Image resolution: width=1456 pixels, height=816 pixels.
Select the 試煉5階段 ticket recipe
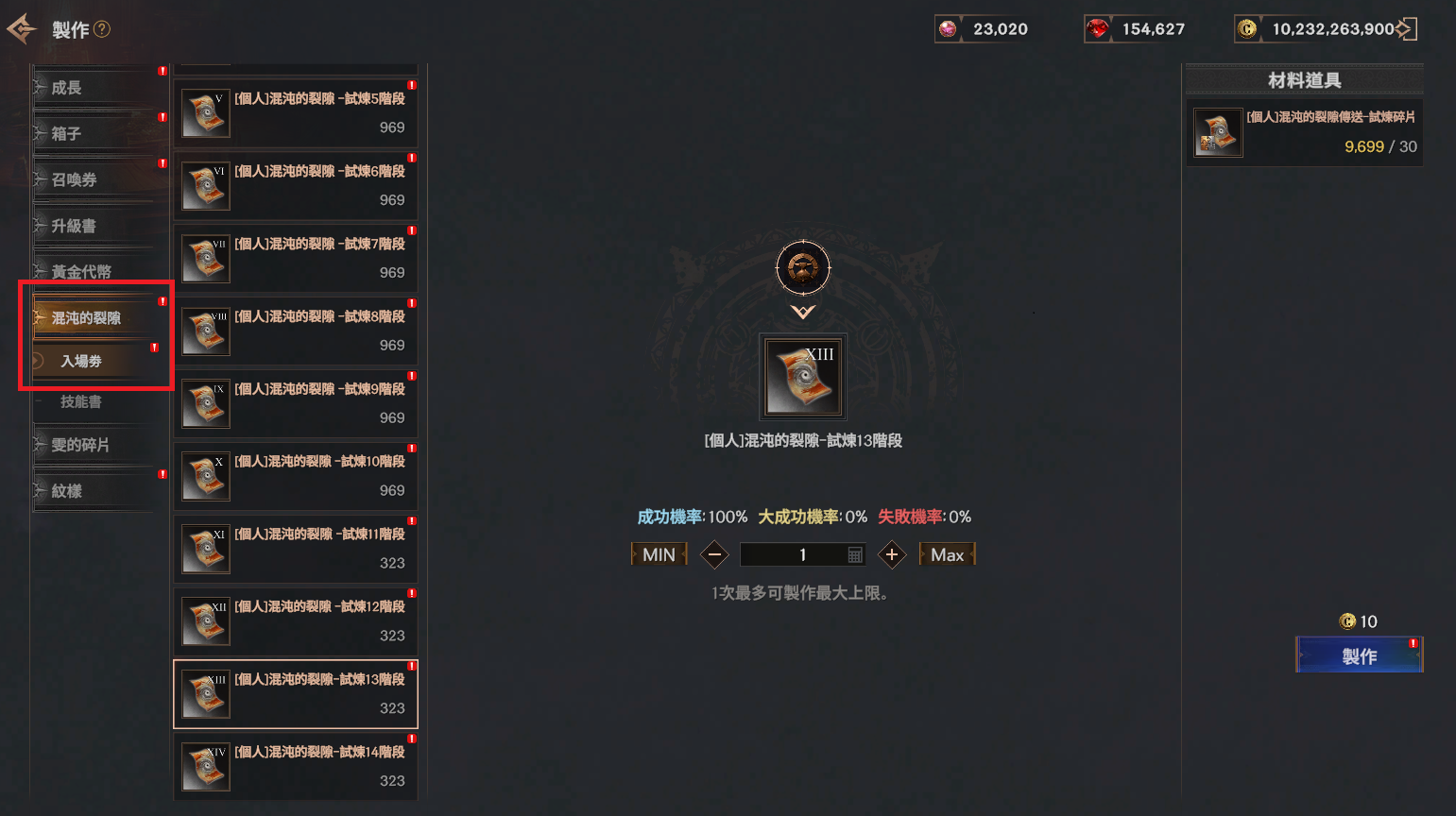point(296,112)
